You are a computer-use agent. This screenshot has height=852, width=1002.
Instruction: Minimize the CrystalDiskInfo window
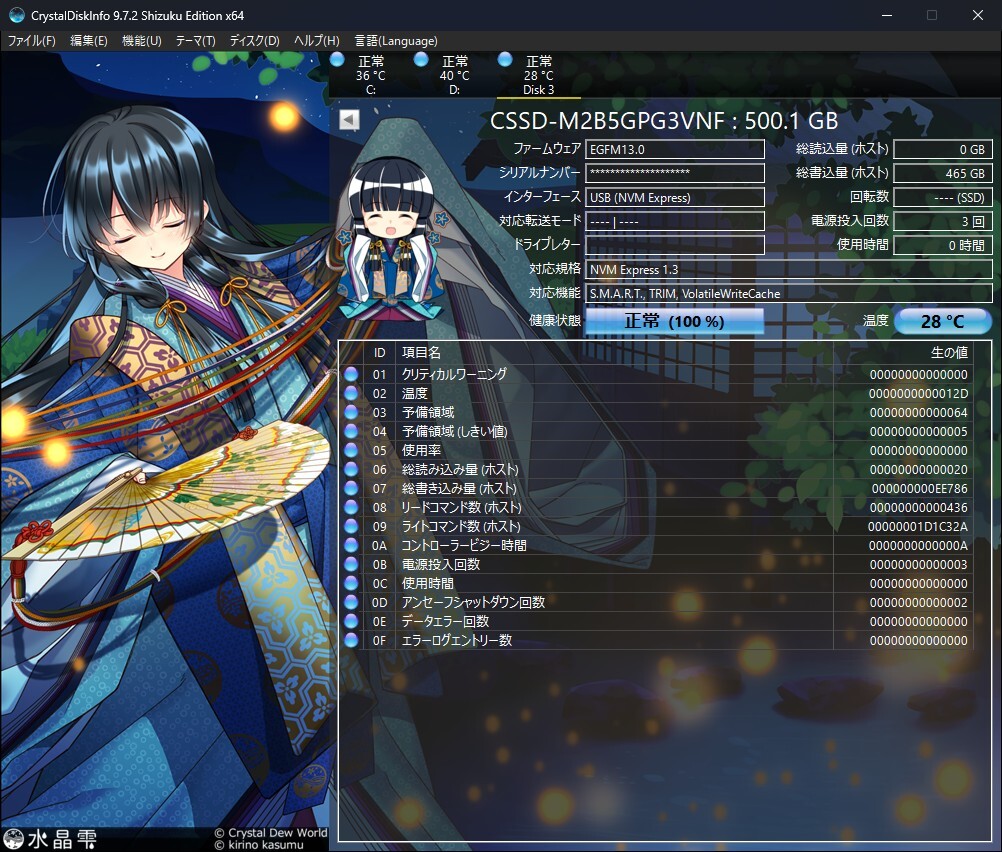click(x=886, y=15)
